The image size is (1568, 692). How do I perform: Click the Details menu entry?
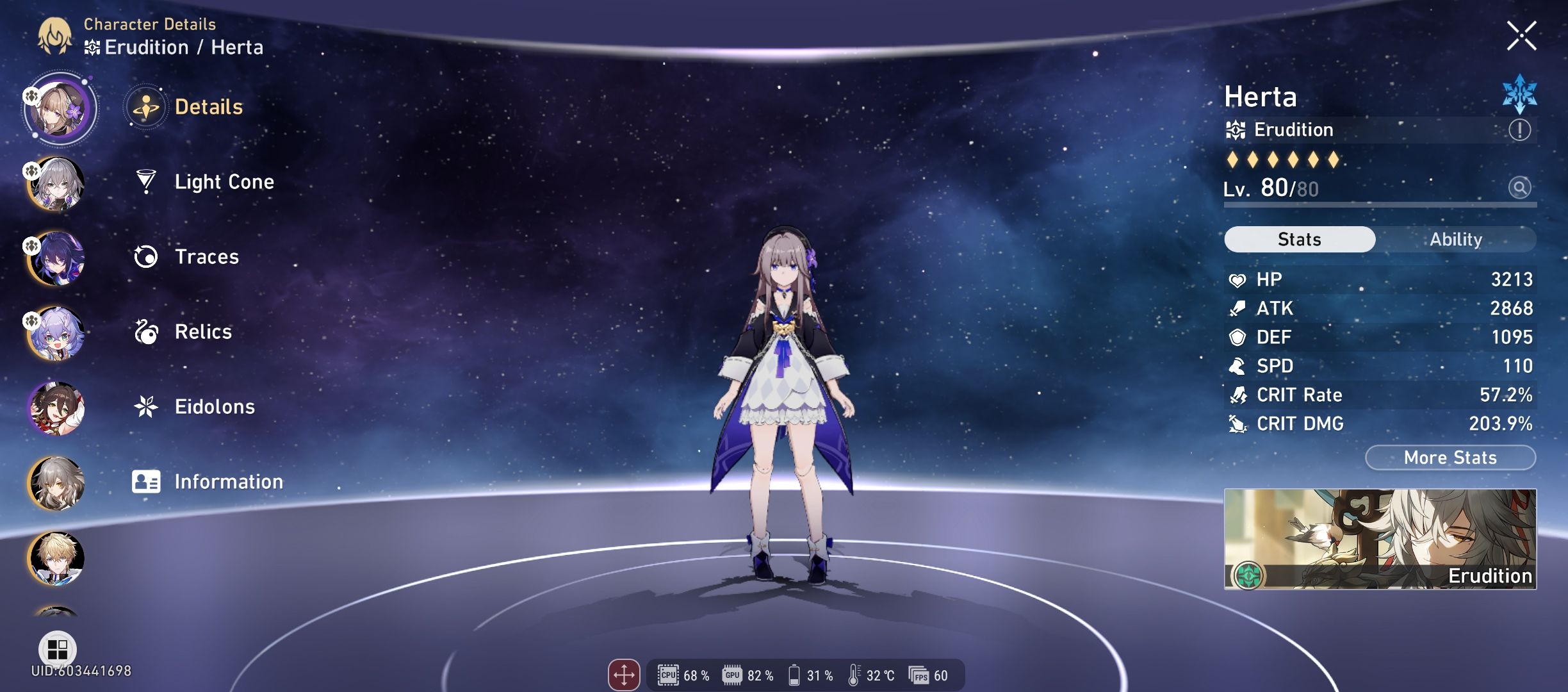[x=205, y=107]
